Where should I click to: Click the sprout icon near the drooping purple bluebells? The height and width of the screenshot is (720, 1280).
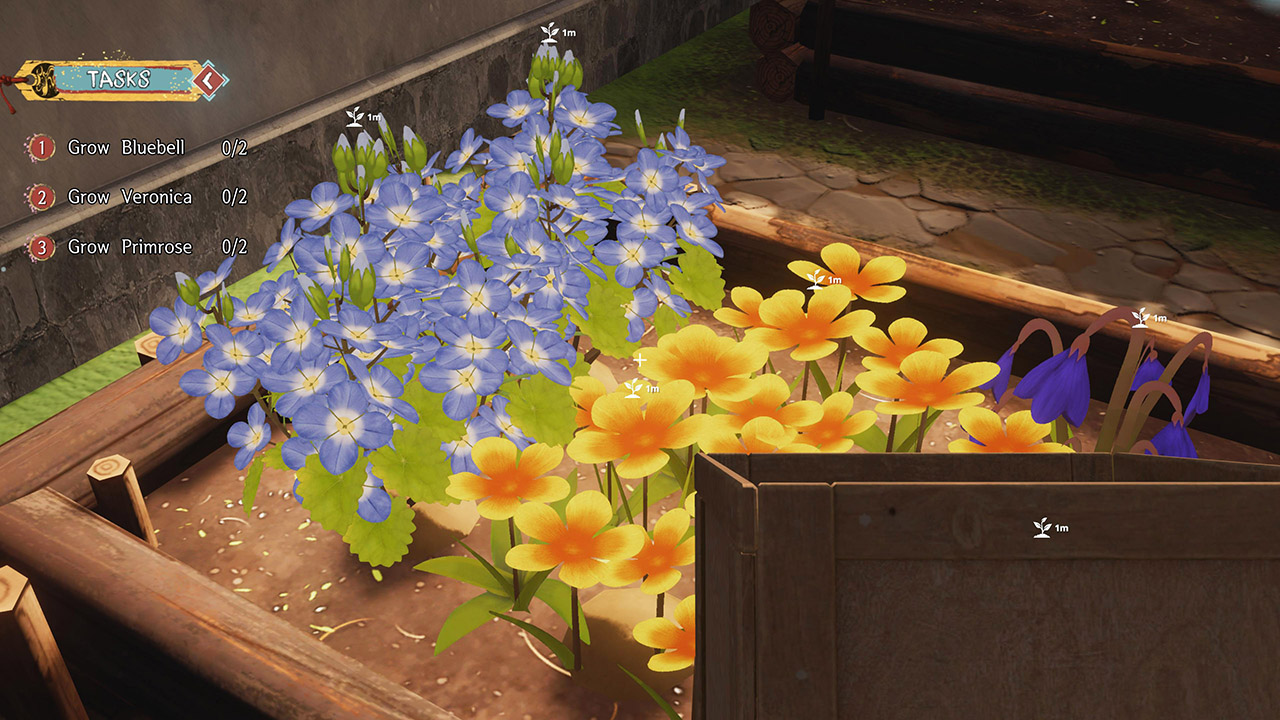[1143, 316]
